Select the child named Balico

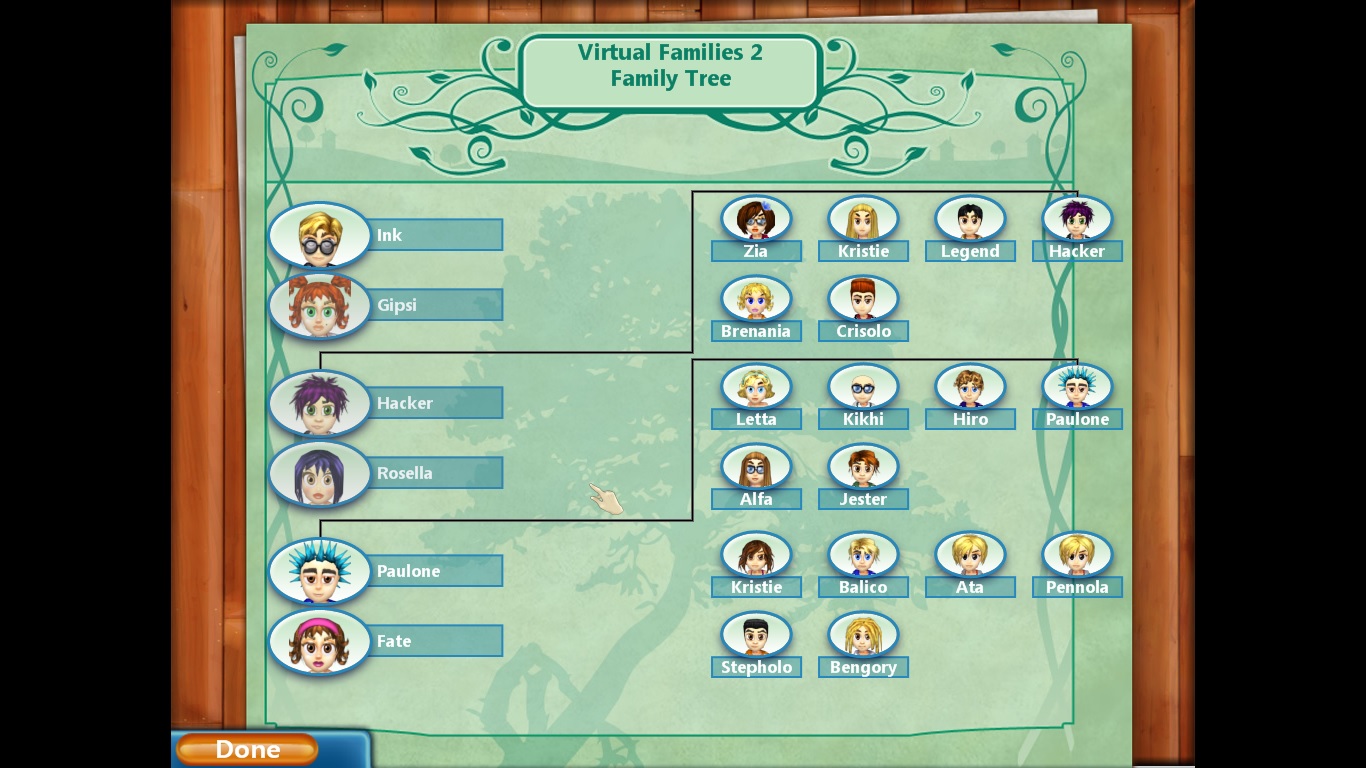point(863,555)
